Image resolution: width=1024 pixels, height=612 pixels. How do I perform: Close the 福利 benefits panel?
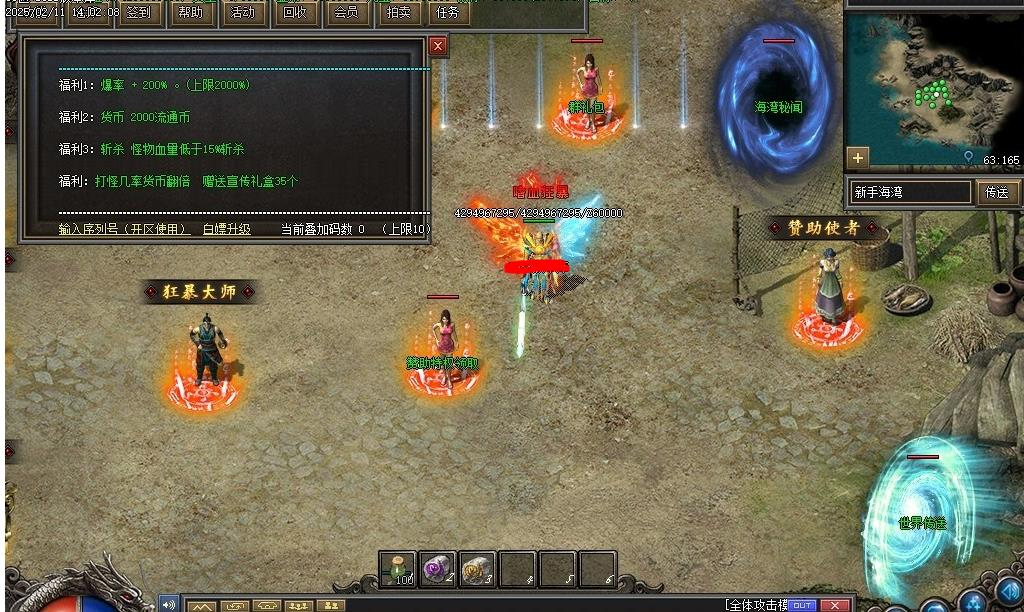click(438, 46)
